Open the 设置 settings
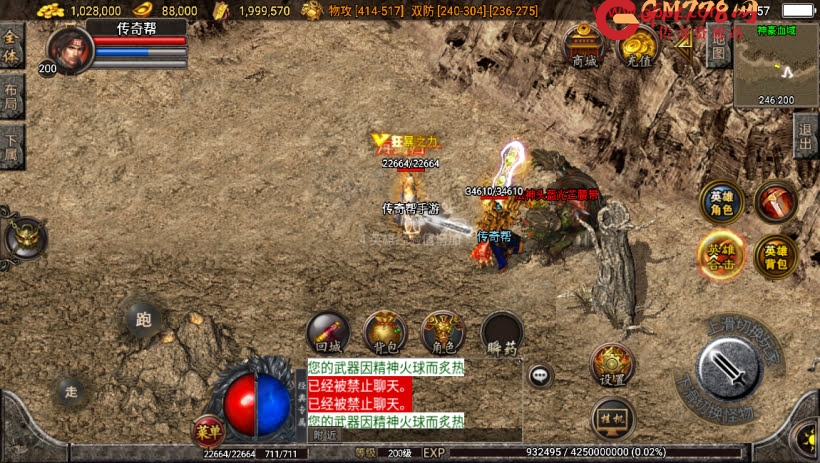The image size is (820, 463). (612, 366)
